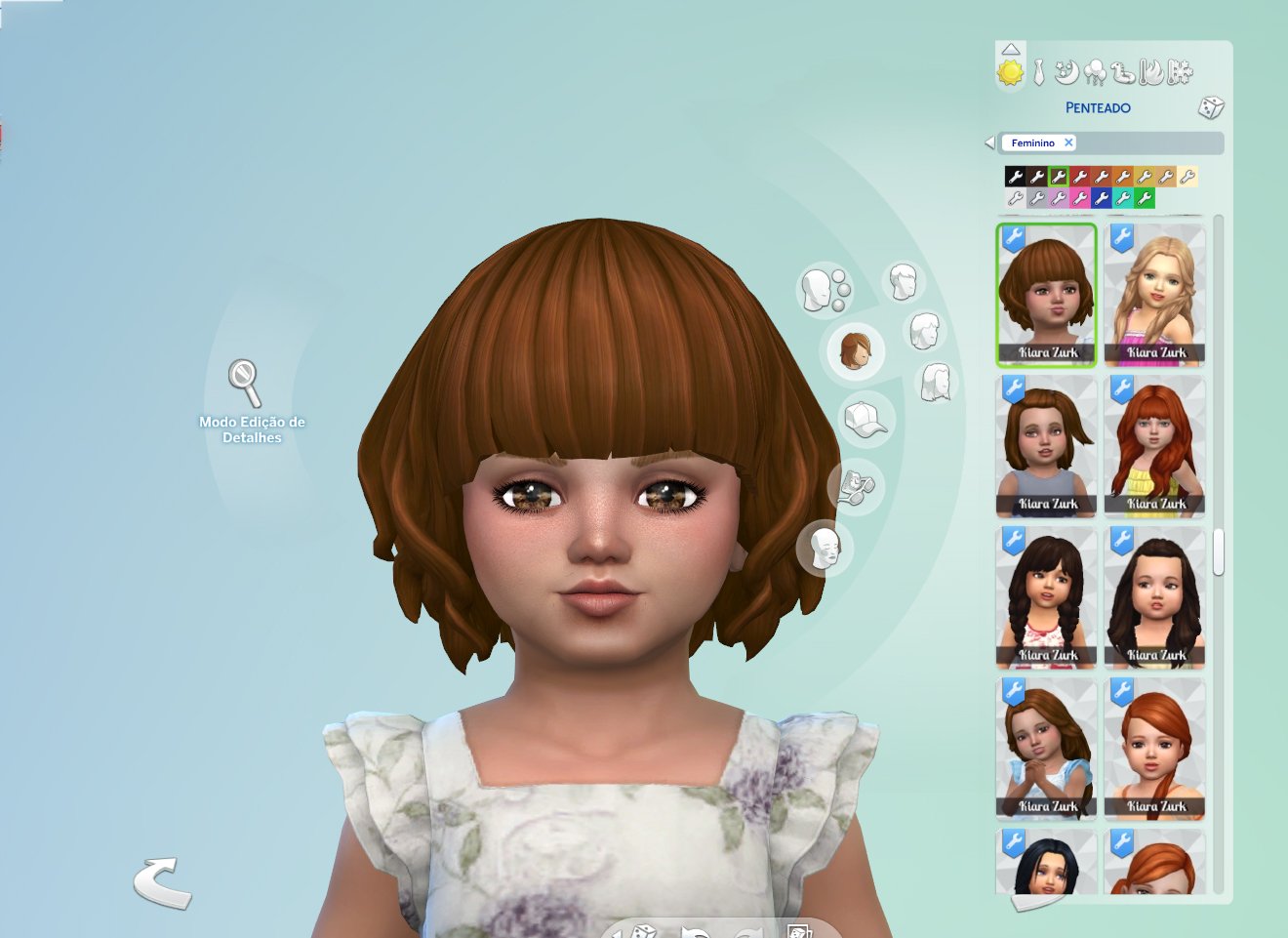
Task: Remove the Feminino filter tag
Action: tap(1068, 143)
